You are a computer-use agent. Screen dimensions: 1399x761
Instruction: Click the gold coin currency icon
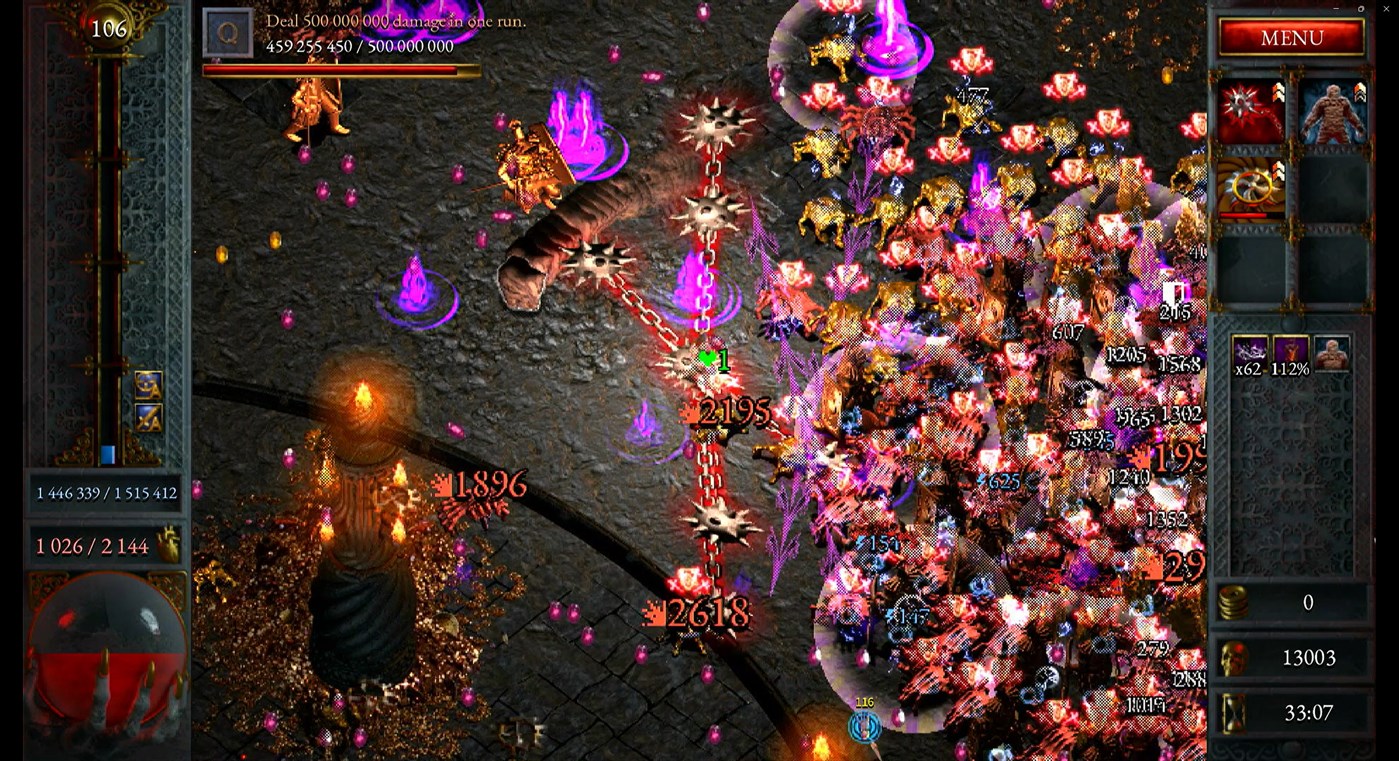coord(1234,603)
